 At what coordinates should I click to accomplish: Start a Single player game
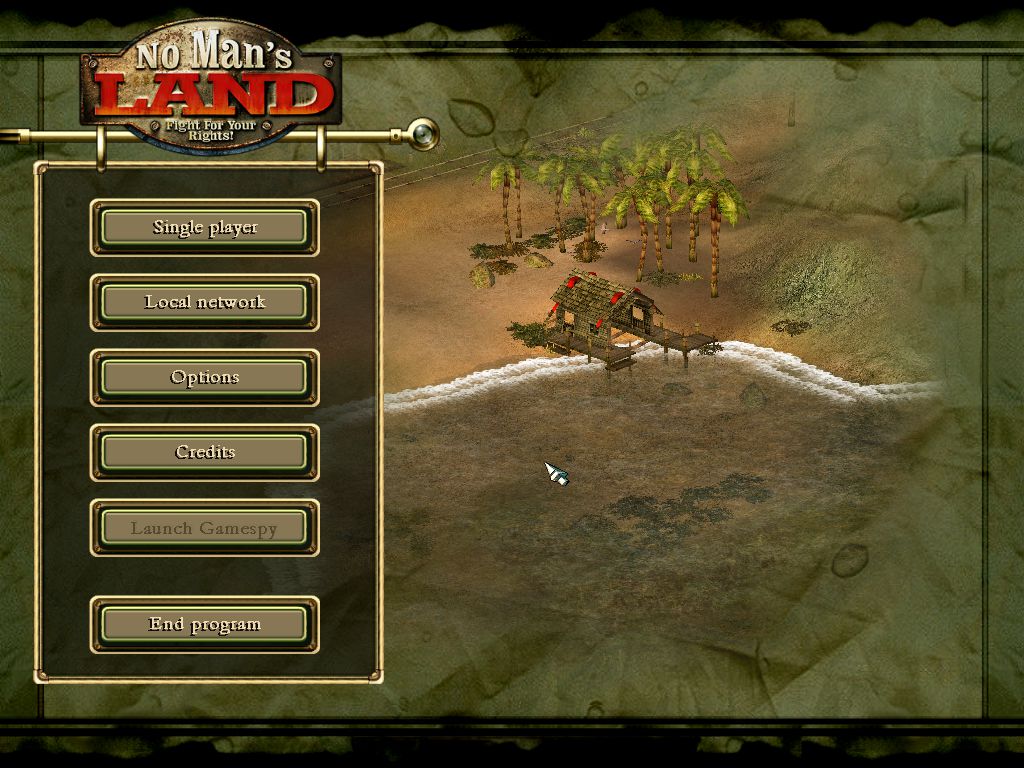204,228
